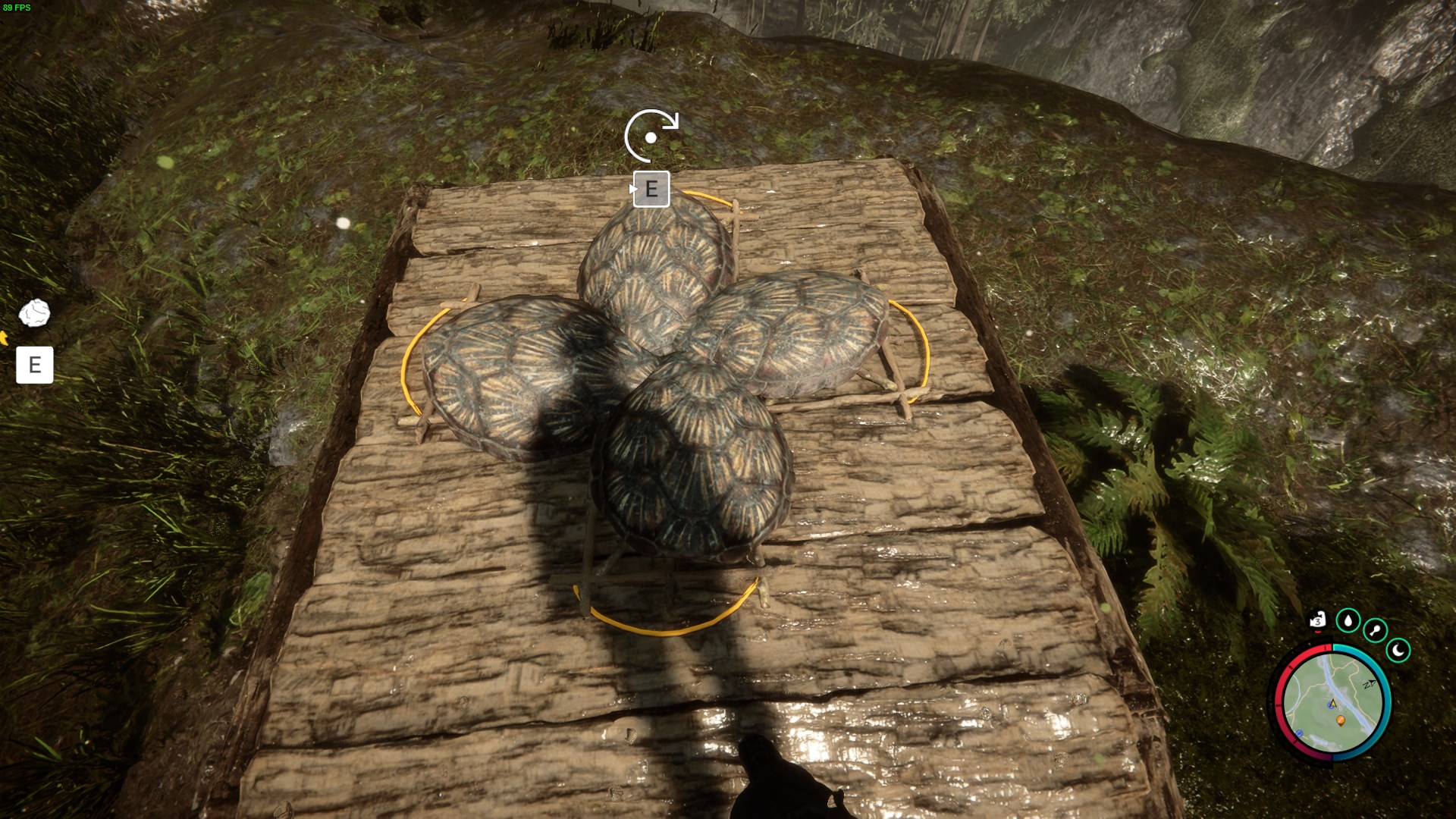Click the water drop hydration icon
This screenshot has height=819, width=1456.
(1348, 621)
